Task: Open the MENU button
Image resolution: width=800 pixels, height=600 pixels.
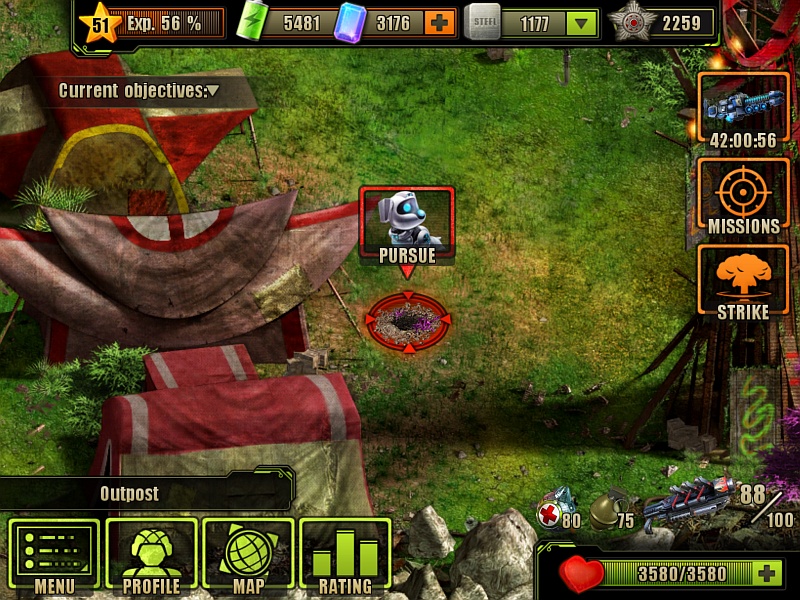Action: coord(54,557)
